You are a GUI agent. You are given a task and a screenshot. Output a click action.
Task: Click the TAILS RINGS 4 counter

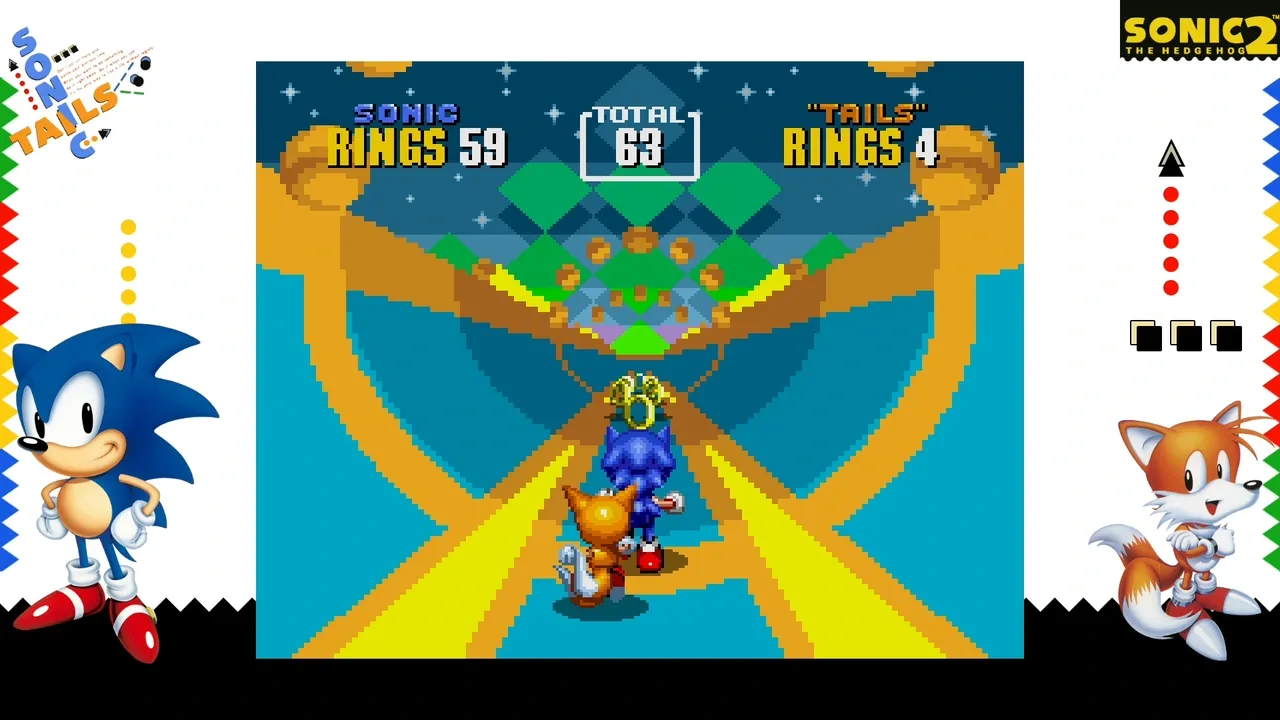862,148
